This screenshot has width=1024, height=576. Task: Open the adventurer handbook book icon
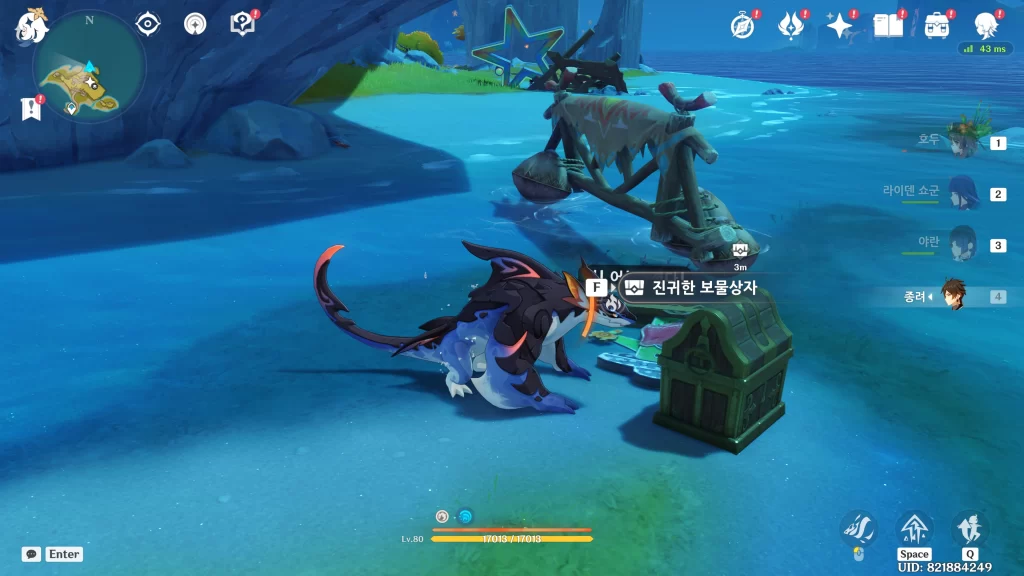pos(887,25)
